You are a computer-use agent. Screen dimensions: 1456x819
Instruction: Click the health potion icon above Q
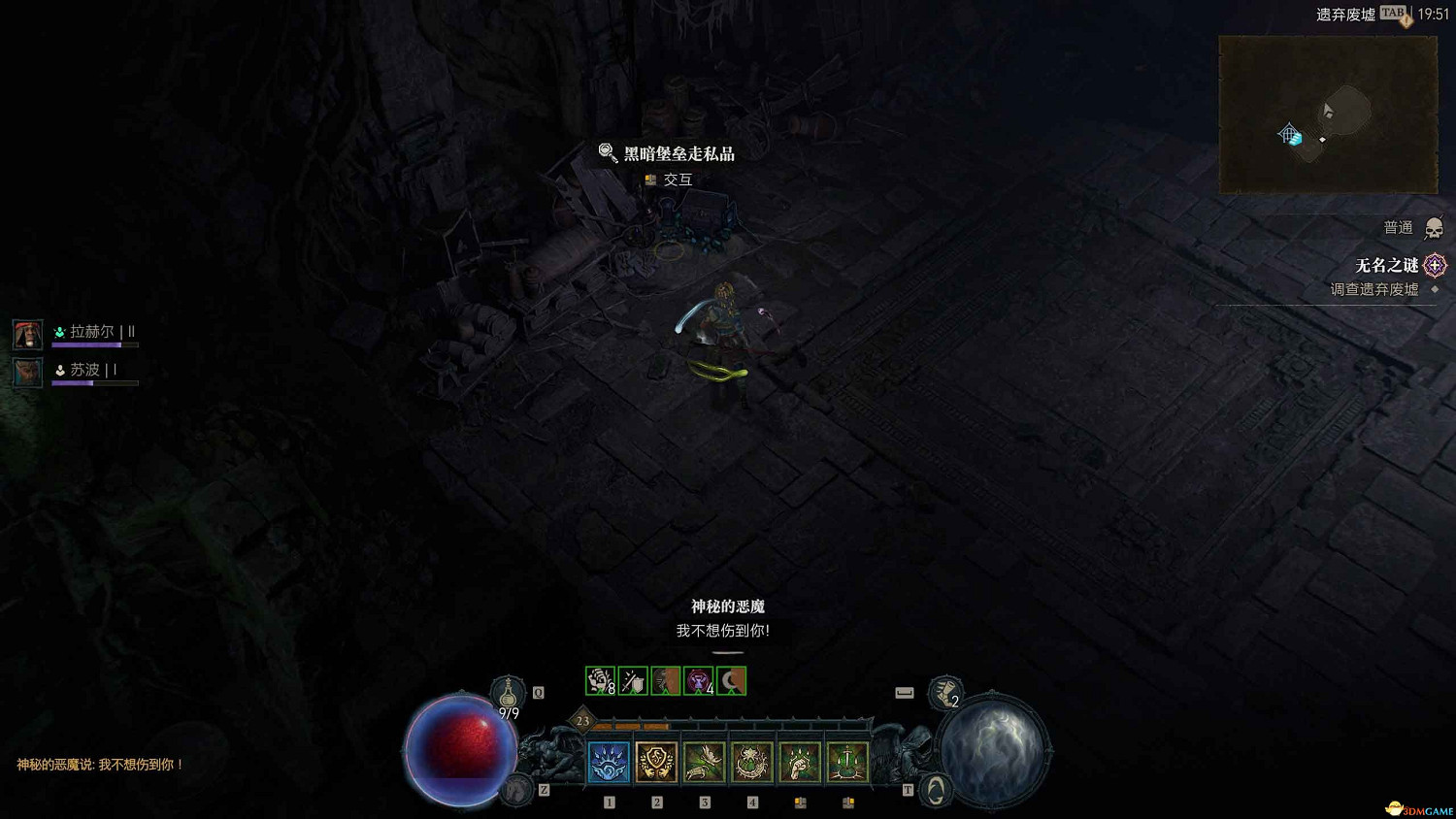[509, 691]
